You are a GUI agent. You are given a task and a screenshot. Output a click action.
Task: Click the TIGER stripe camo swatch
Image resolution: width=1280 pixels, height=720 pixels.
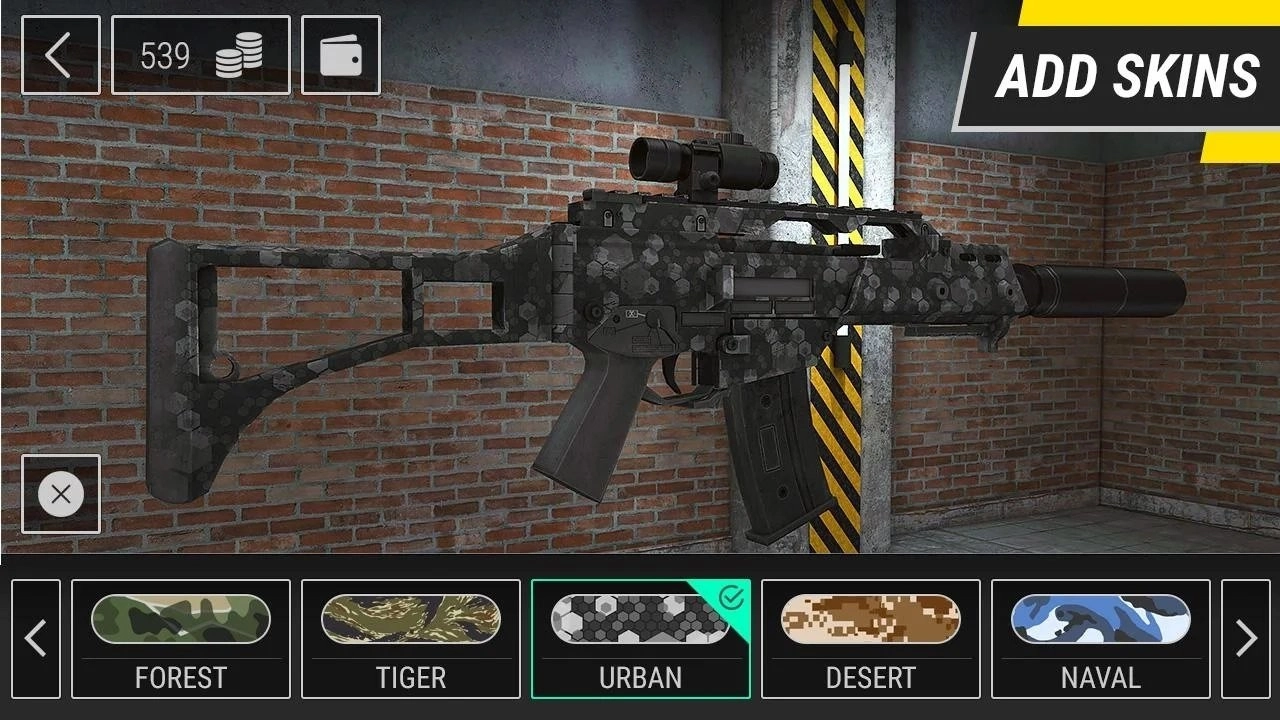(410, 620)
